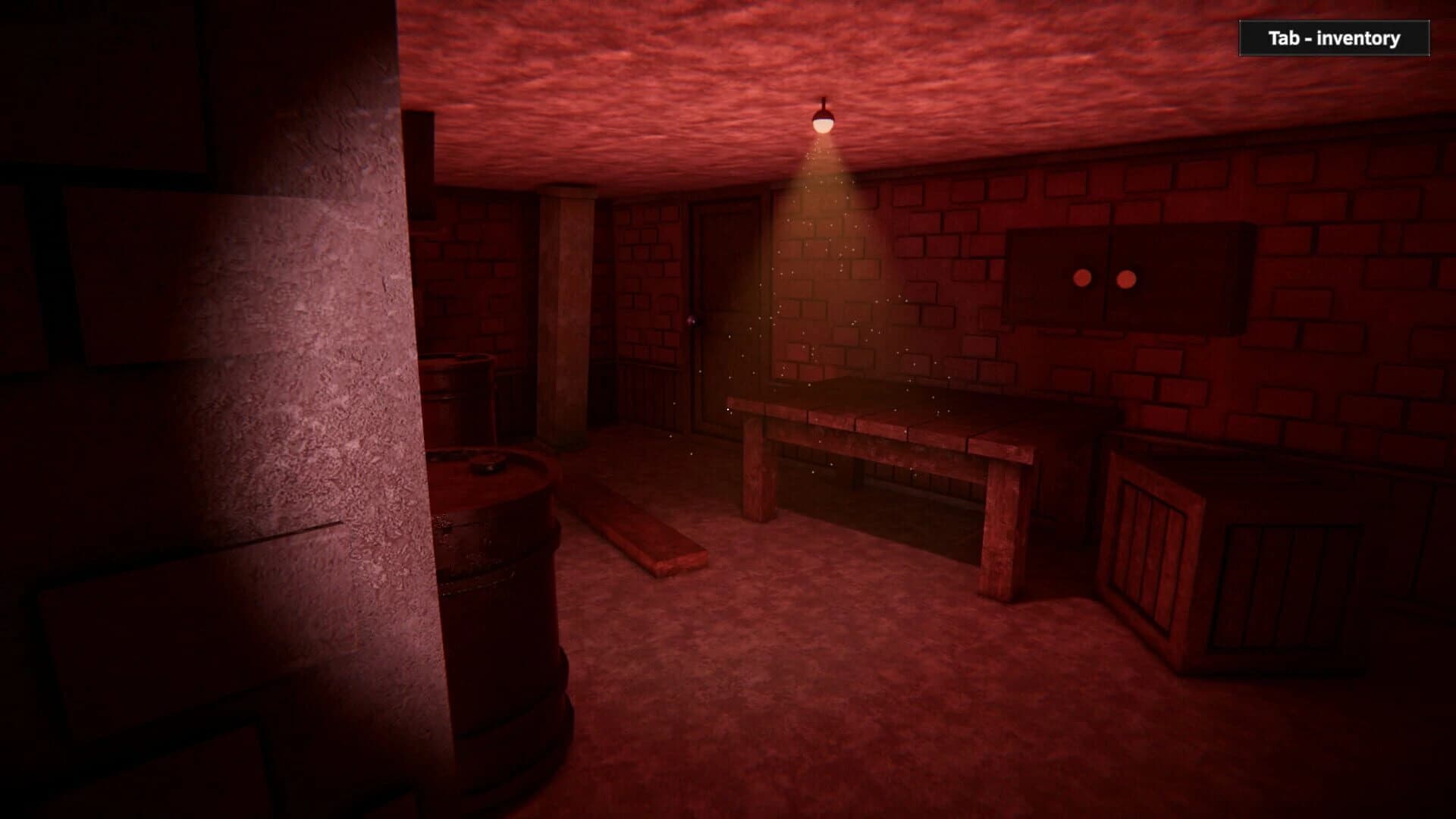The width and height of the screenshot is (1456, 819).
Task: Click the glowing ceiling light bulb
Action: [x=824, y=125]
